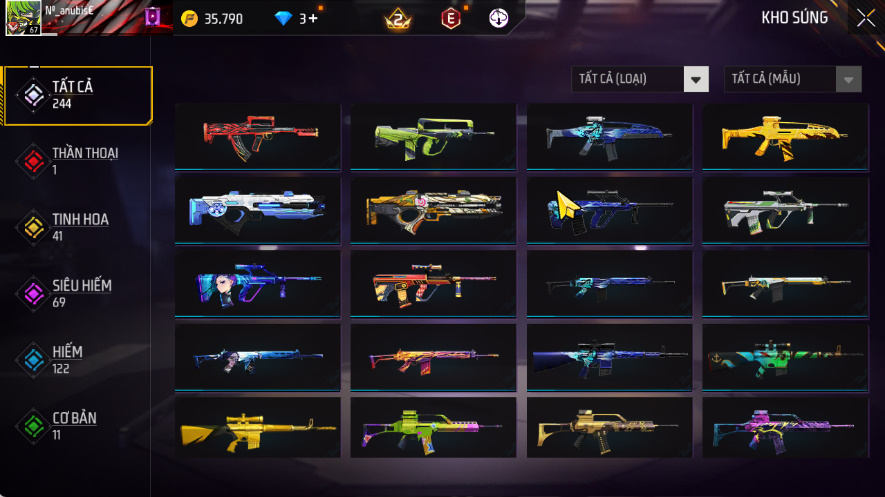
Task: Select the red dragon AK skin thumbnail
Action: pyautogui.click(x=258, y=135)
